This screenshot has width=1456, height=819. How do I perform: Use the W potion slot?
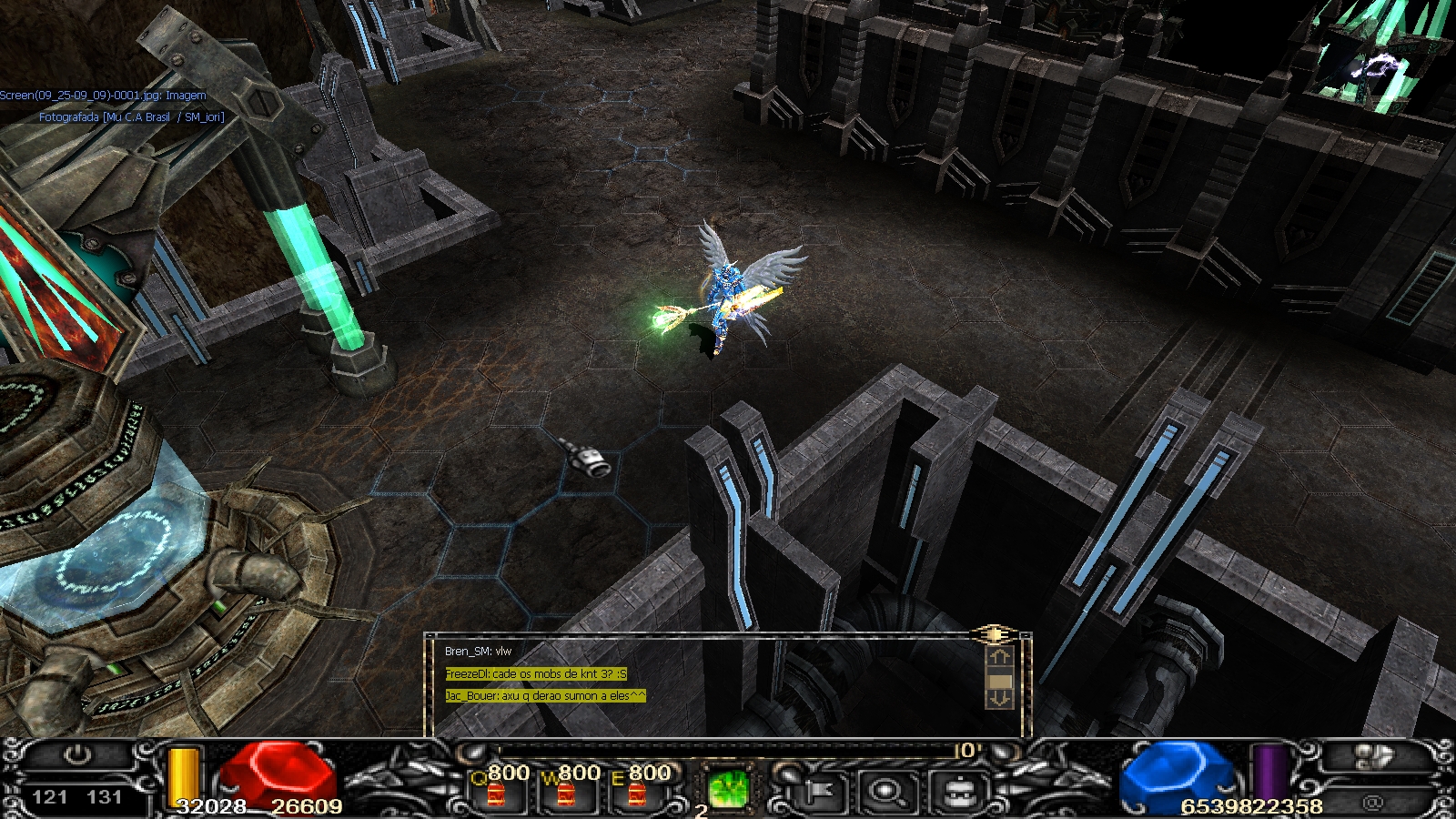(x=567, y=791)
